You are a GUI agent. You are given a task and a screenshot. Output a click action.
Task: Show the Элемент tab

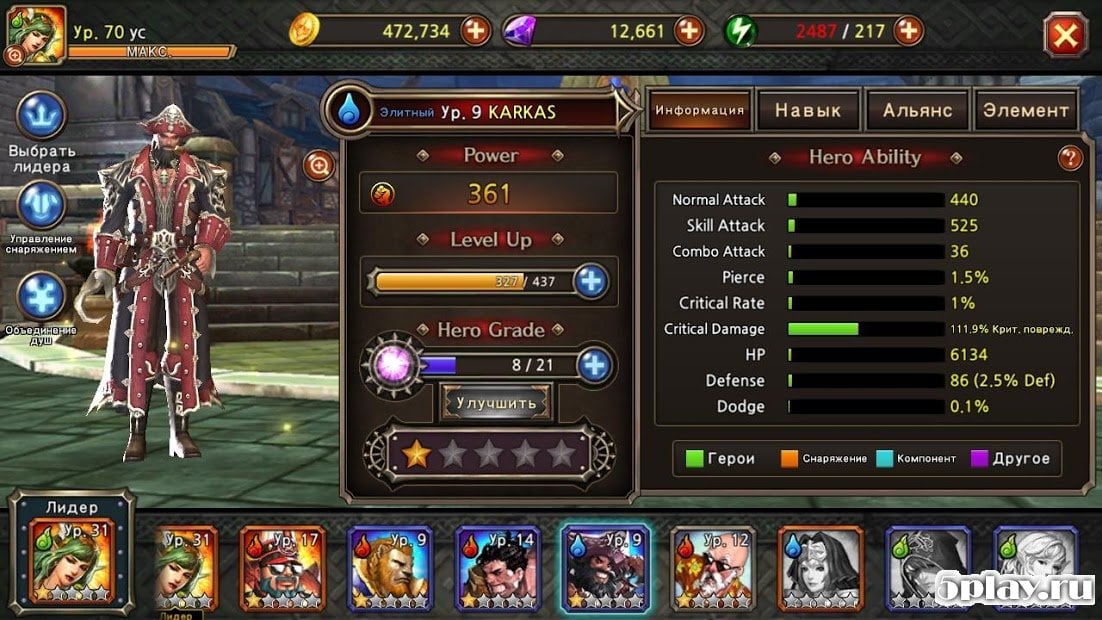1025,111
